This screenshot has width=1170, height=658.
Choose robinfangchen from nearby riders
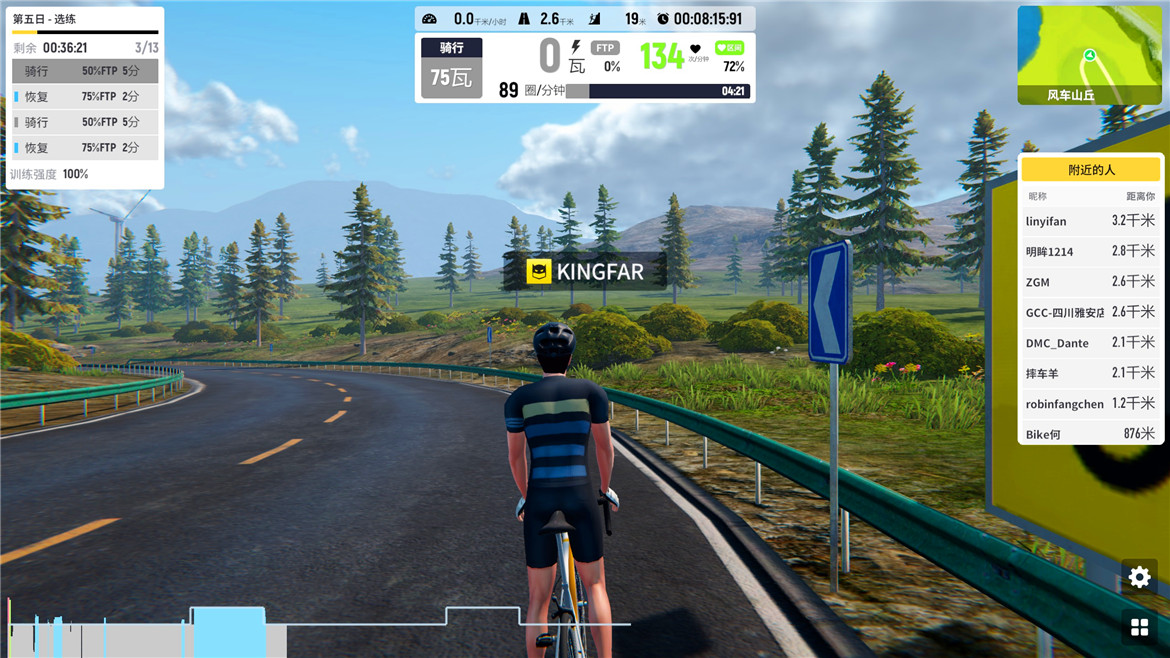tap(1090, 404)
